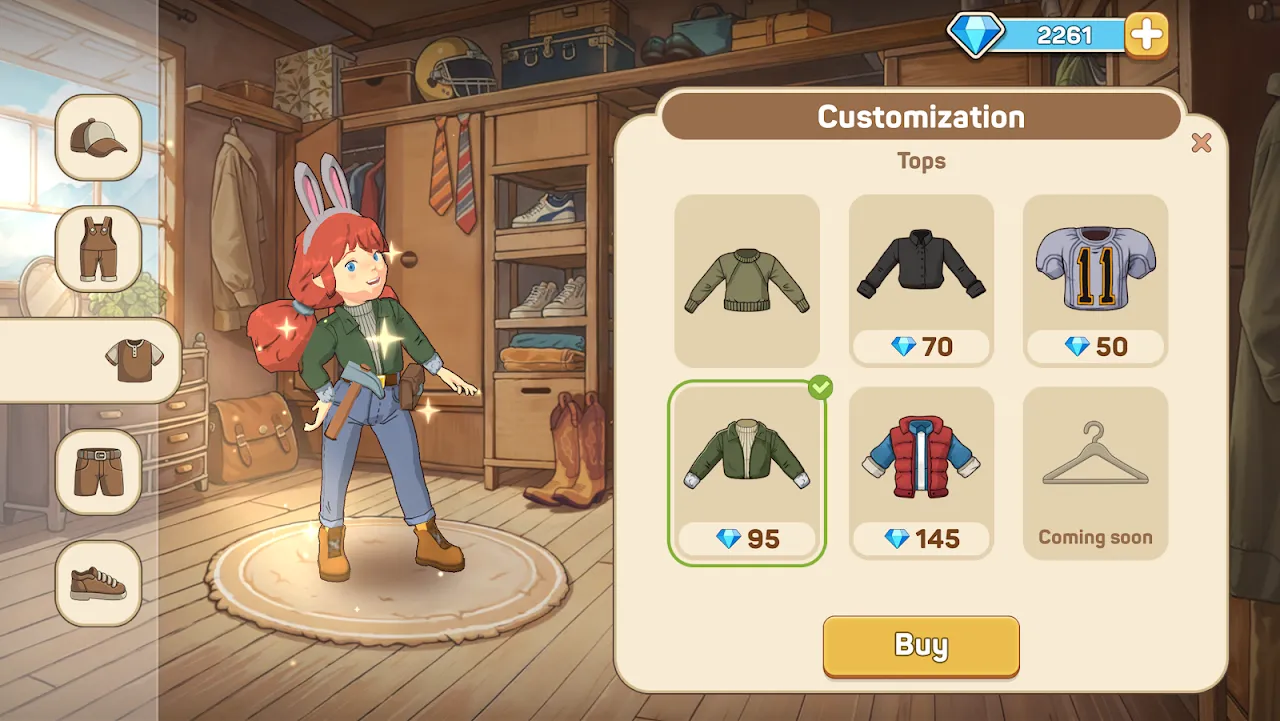Click the diamond gem currency icon
1280x721 pixels.
975,32
